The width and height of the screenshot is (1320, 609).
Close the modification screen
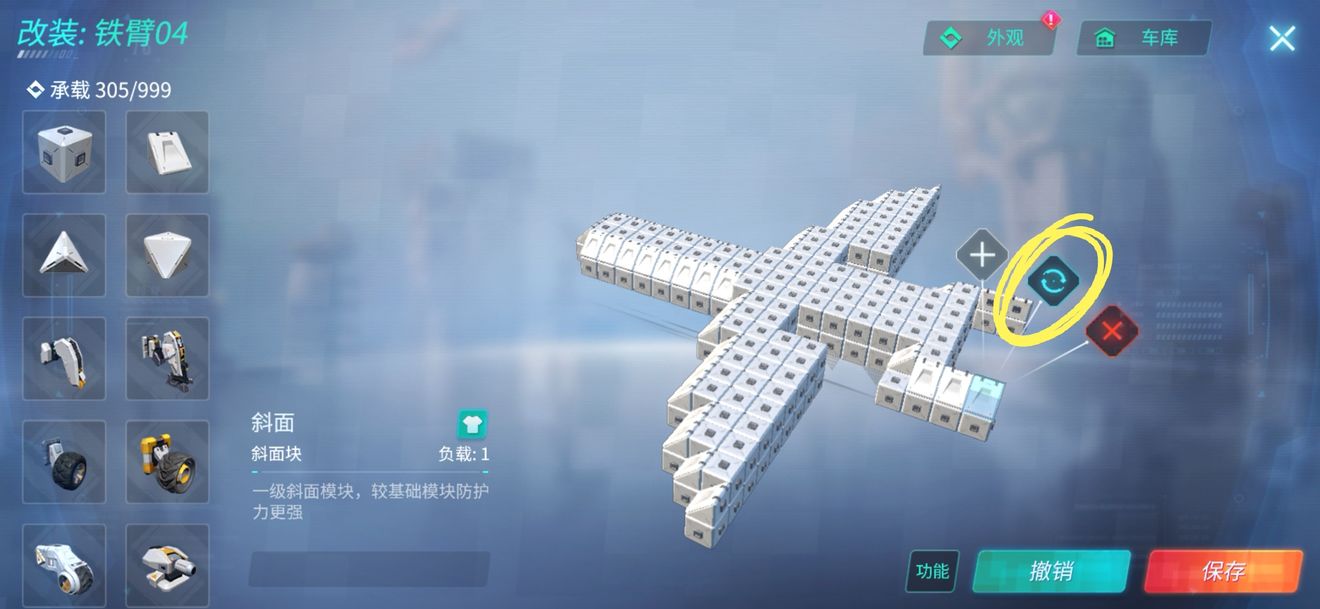1282,38
